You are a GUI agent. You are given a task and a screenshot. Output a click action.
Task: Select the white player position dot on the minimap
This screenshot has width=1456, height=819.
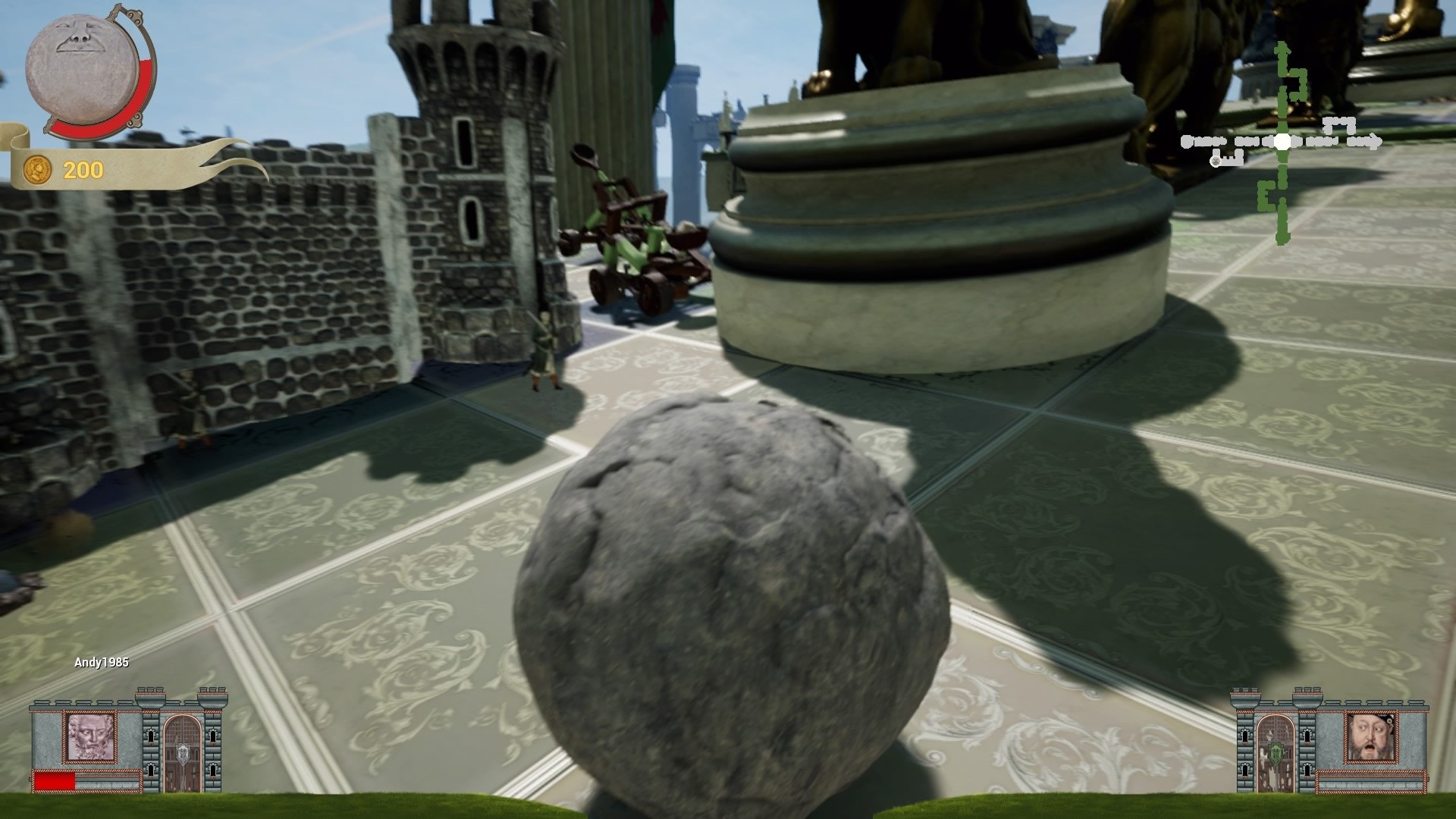coord(1284,141)
